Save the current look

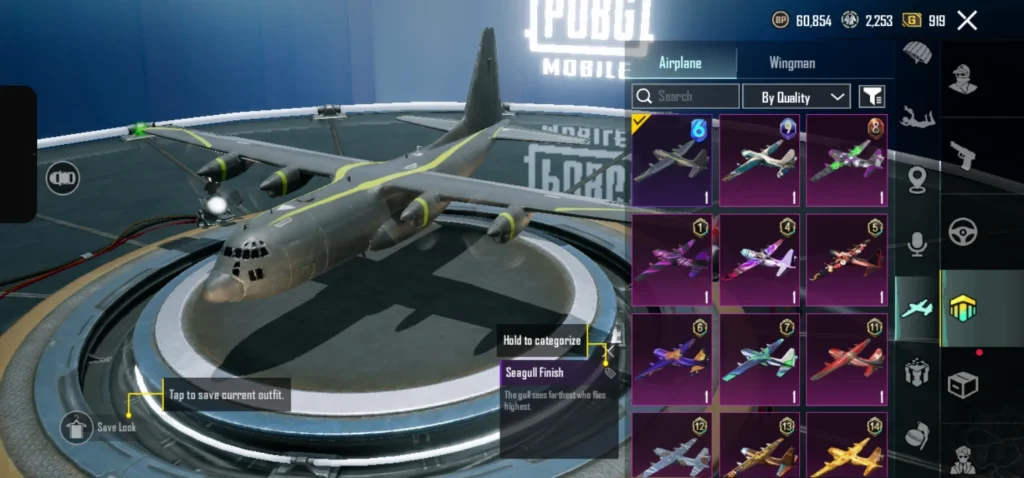click(75, 428)
